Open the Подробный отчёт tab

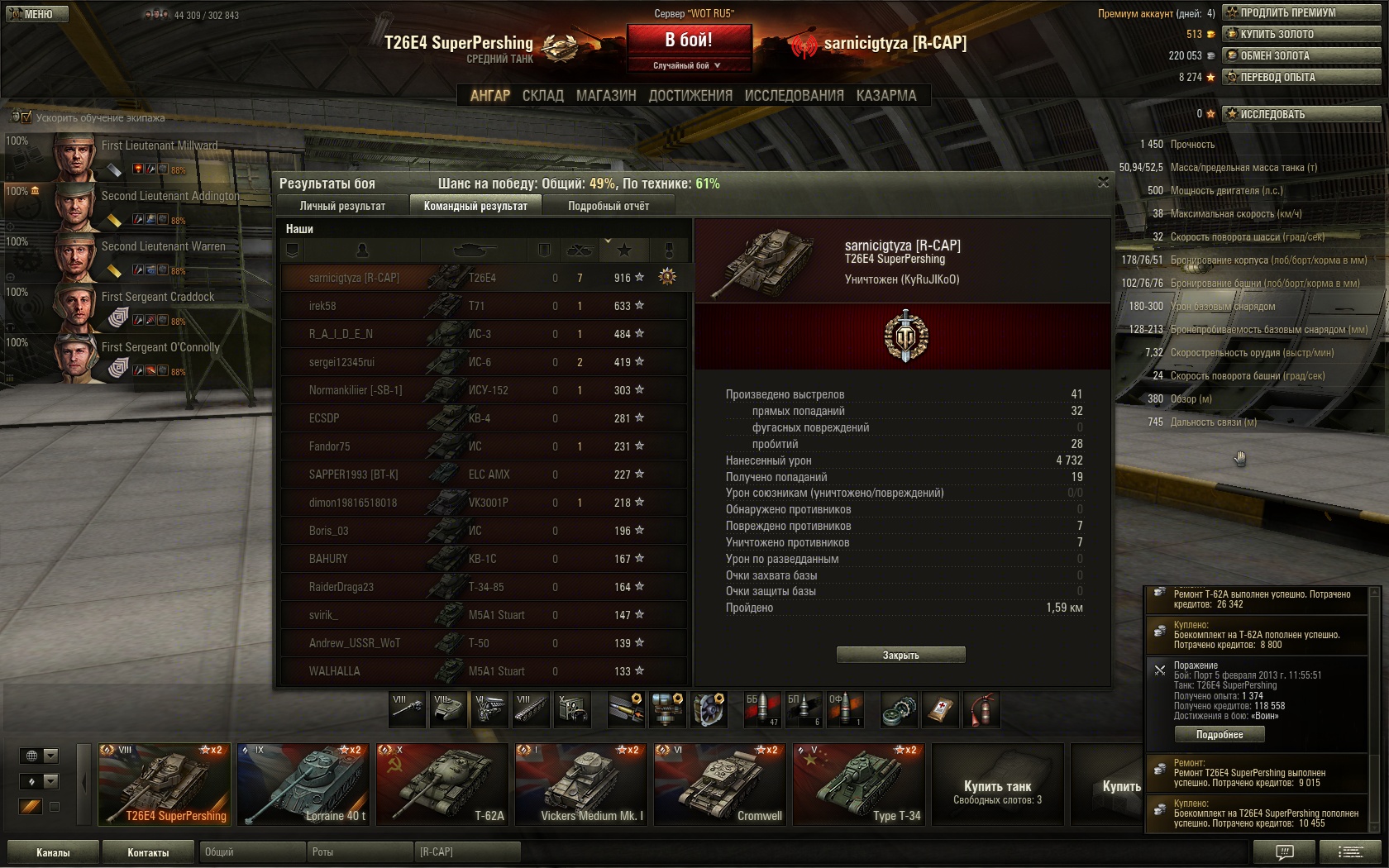tap(608, 206)
